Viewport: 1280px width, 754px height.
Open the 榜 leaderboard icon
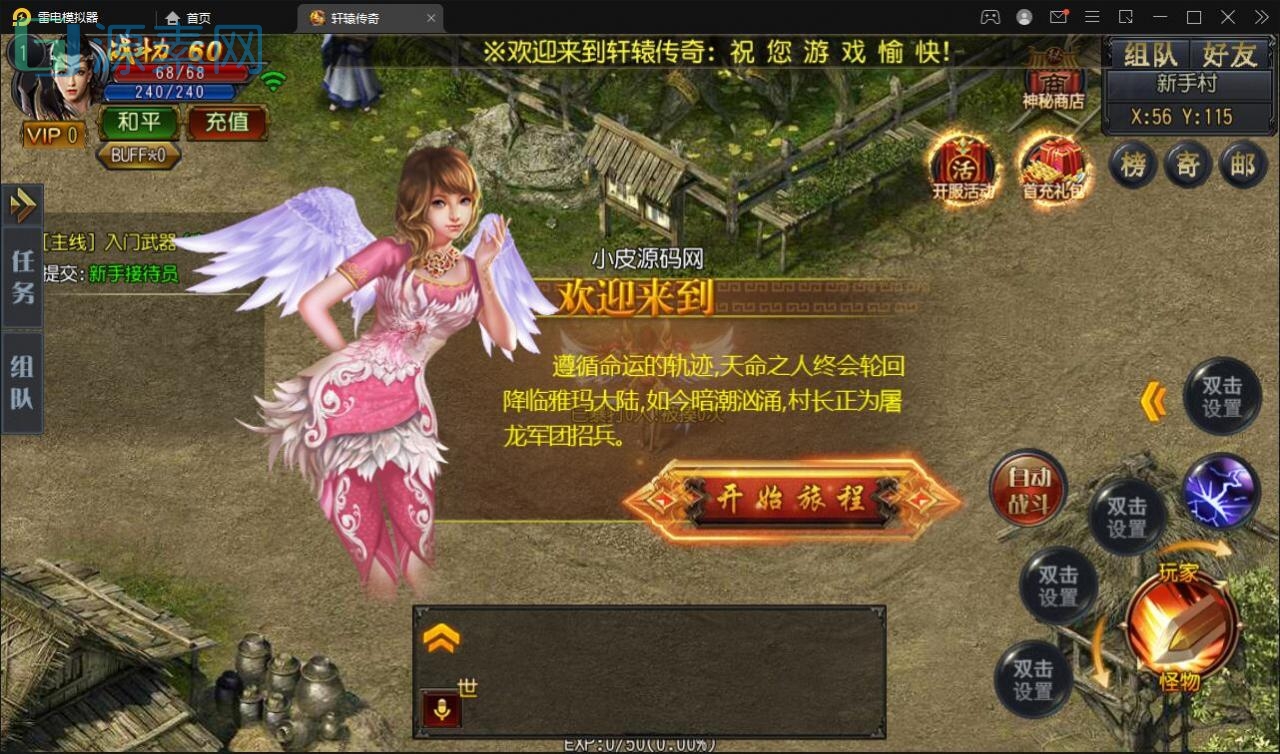(1131, 165)
